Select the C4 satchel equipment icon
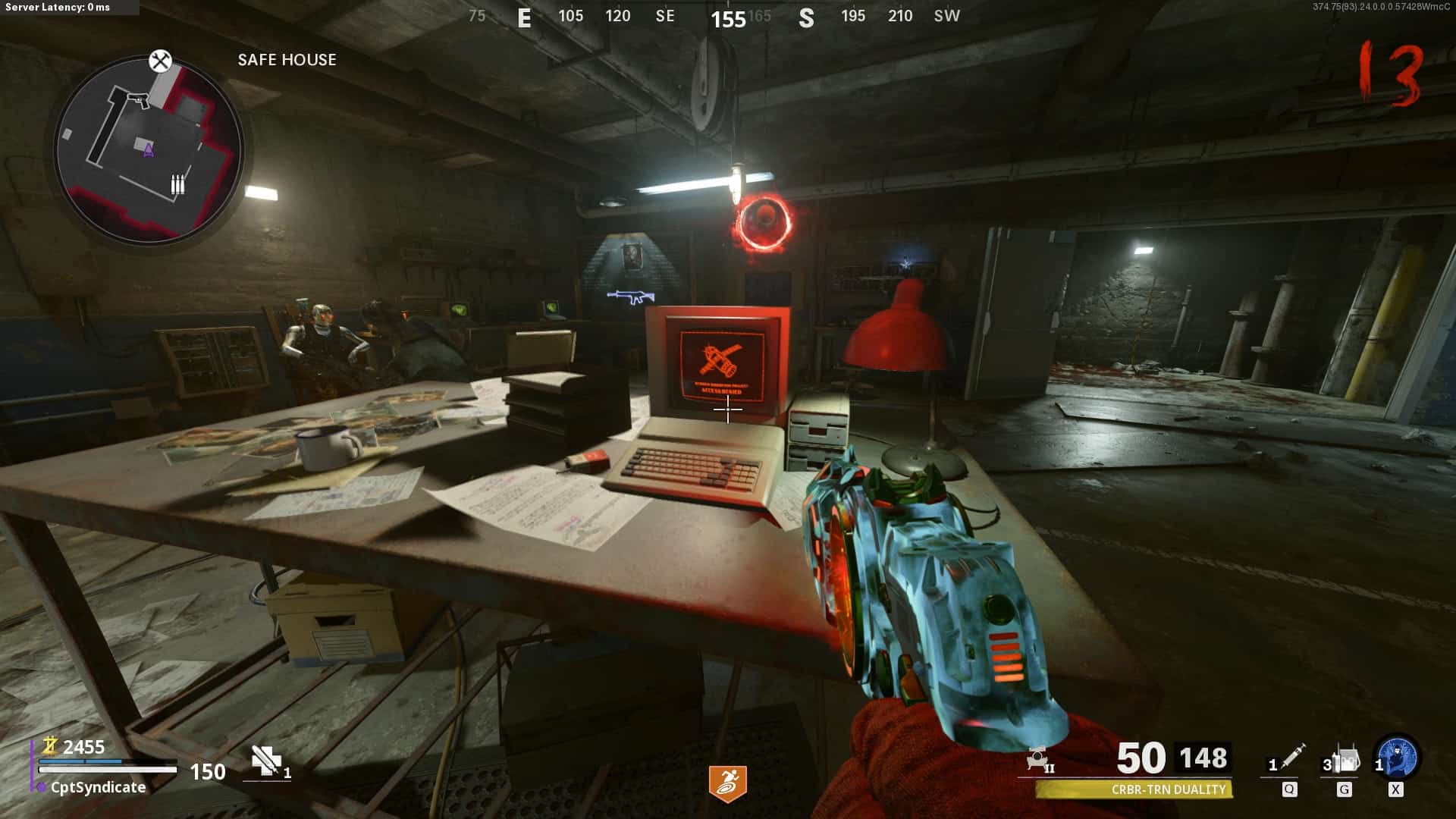Viewport: 1456px width, 819px height. tap(1346, 759)
